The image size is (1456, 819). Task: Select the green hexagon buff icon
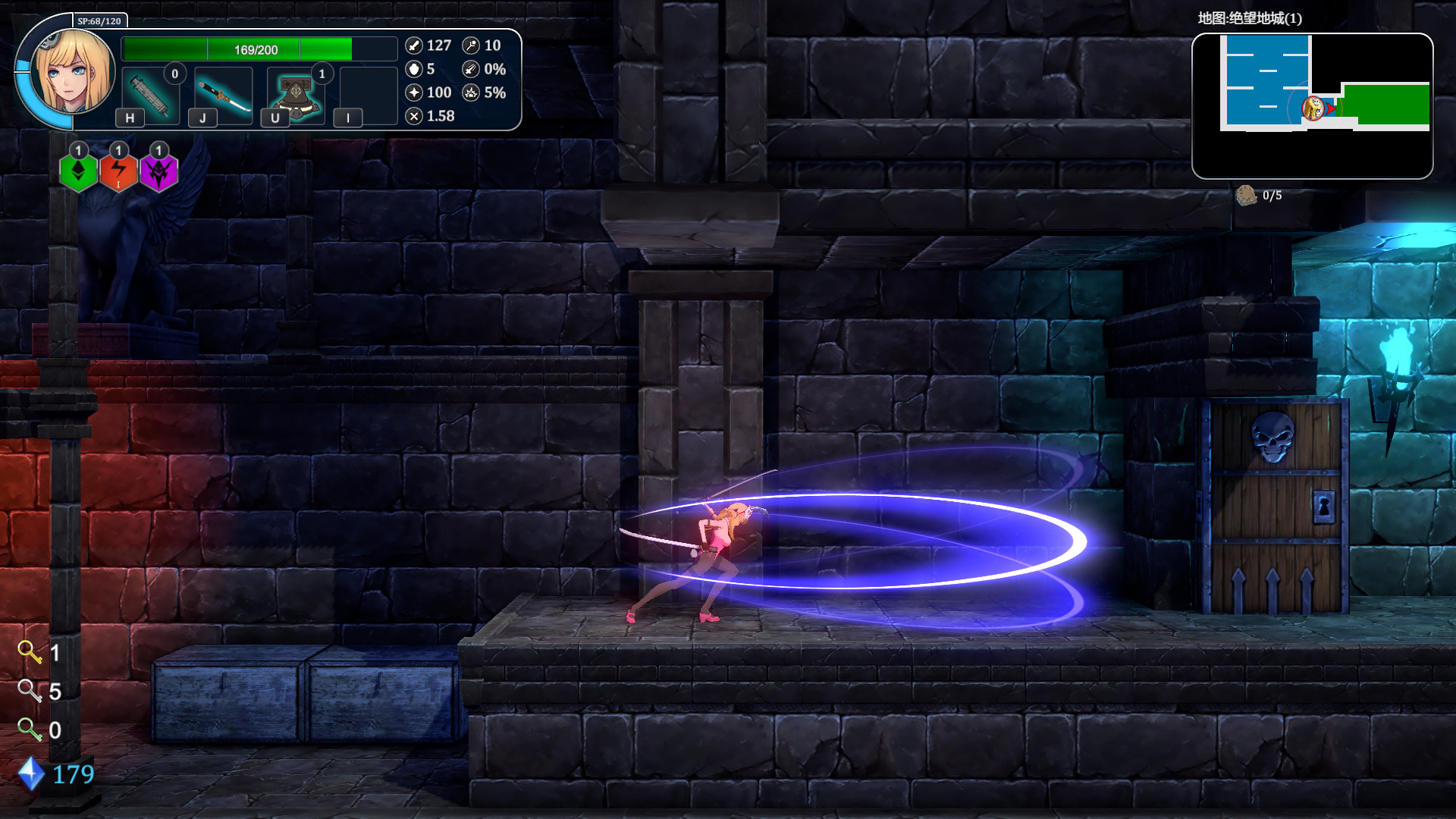78,172
